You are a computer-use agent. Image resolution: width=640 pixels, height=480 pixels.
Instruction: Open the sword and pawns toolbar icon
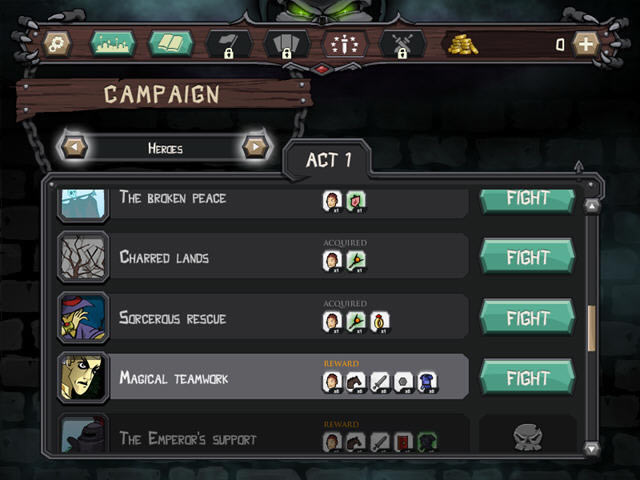pos(345,45)
